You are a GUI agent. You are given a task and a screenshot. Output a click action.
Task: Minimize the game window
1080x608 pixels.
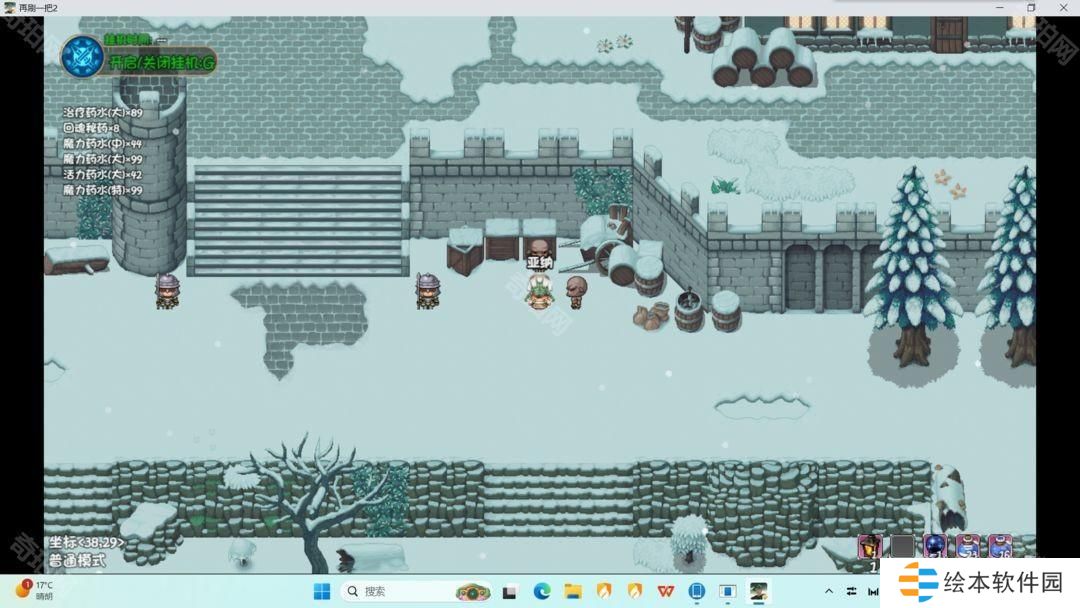(x=1000, y=8)
